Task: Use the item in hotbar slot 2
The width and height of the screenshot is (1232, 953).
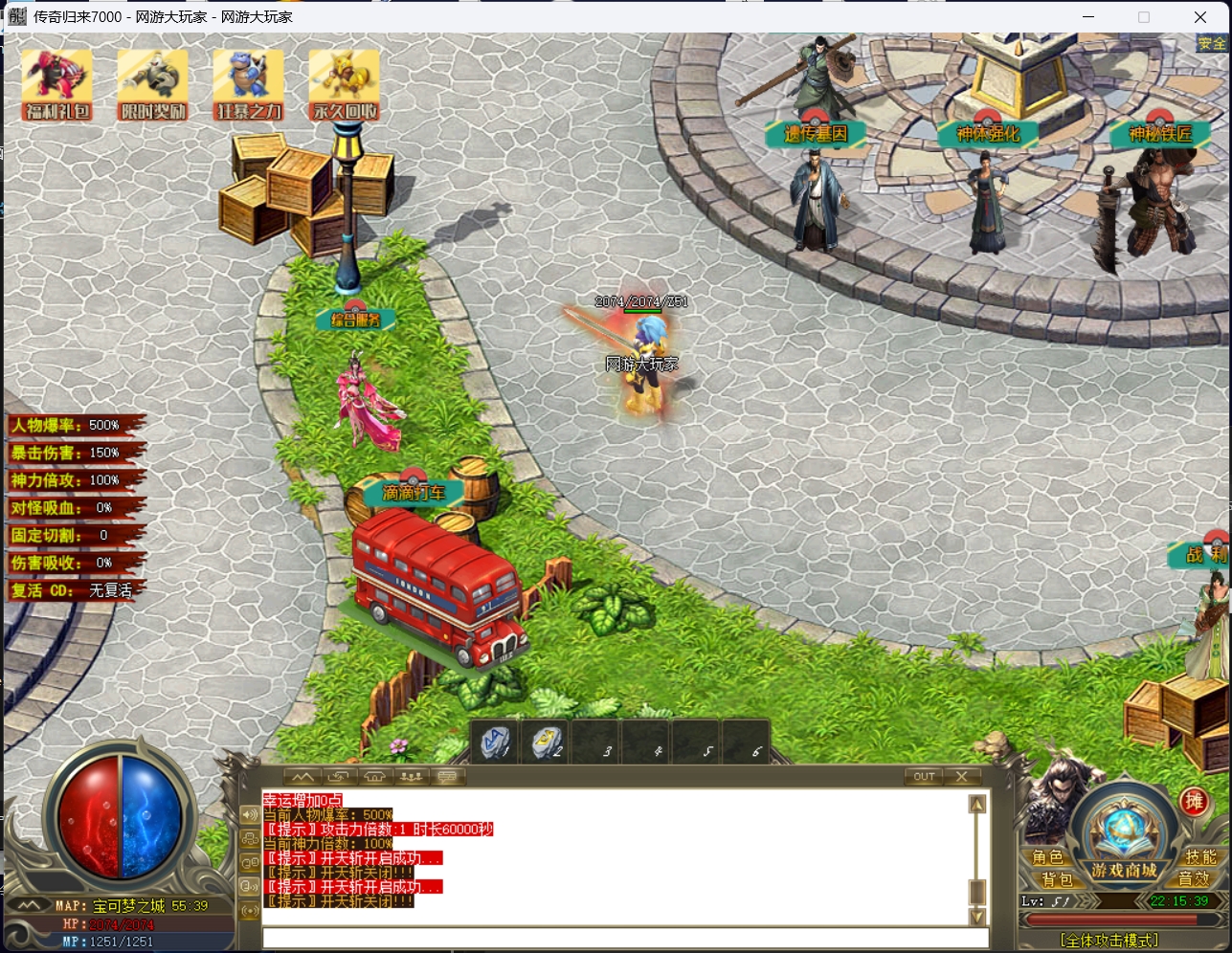Action: click(547, 742)
